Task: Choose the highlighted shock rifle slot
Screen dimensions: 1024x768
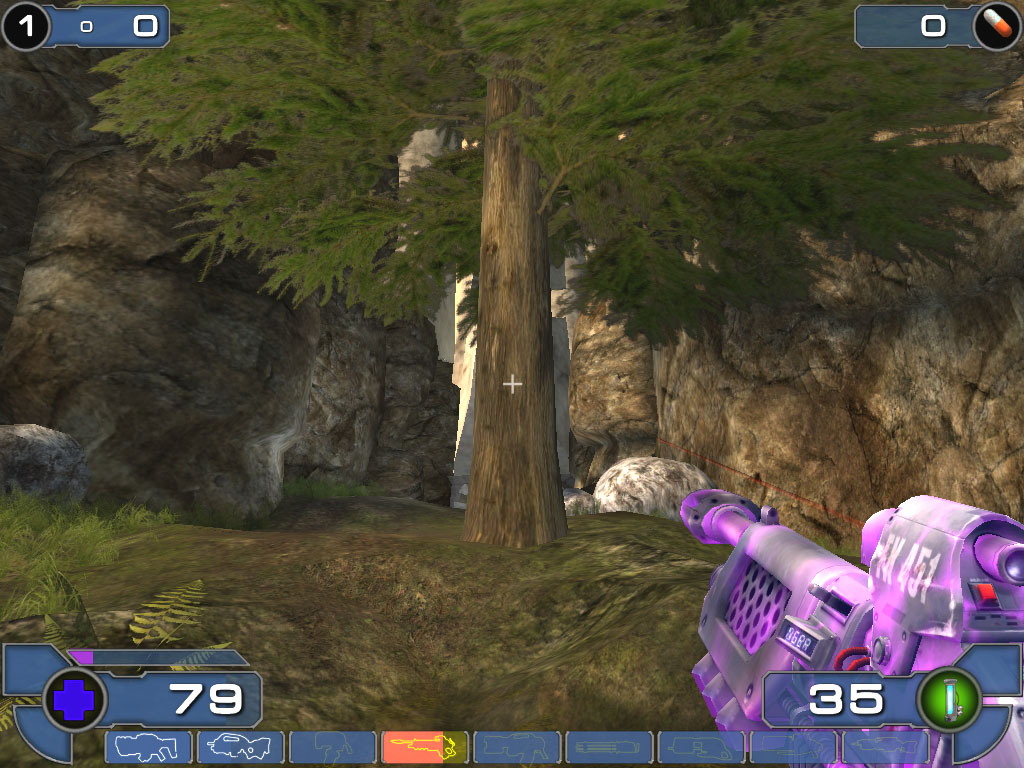Action: [425, 746]
